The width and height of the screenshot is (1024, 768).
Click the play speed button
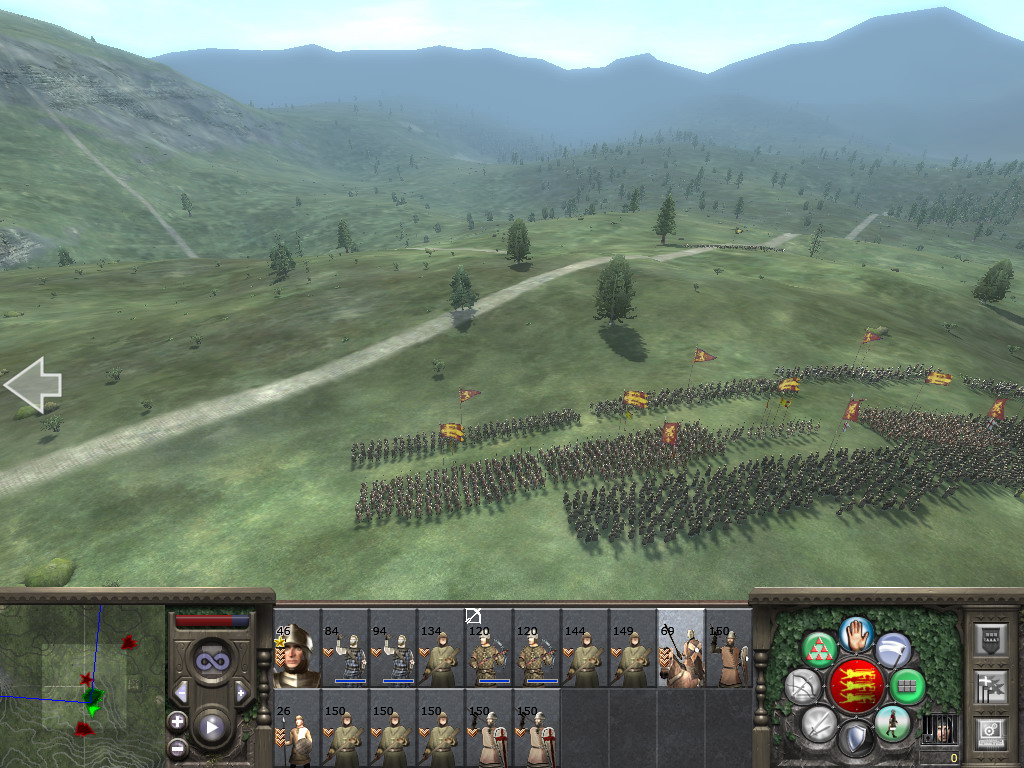[x=211, y=727]
